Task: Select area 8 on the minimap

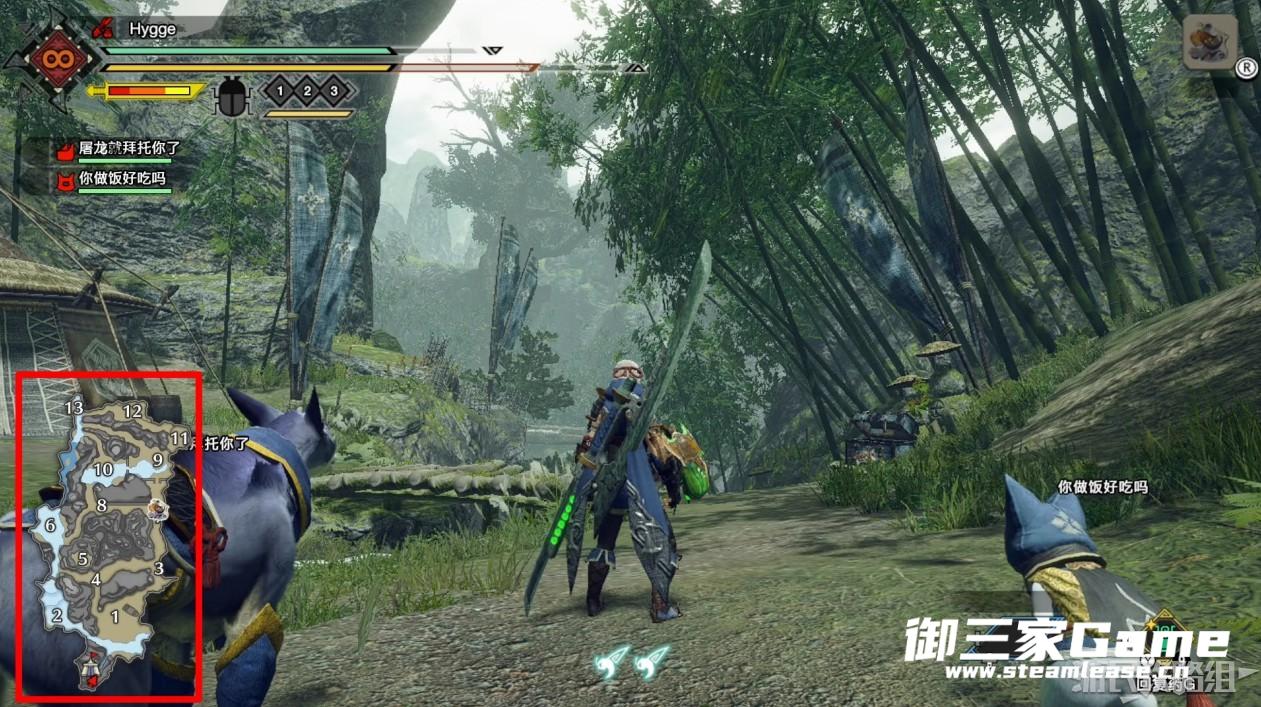Action: pos(101,505)
